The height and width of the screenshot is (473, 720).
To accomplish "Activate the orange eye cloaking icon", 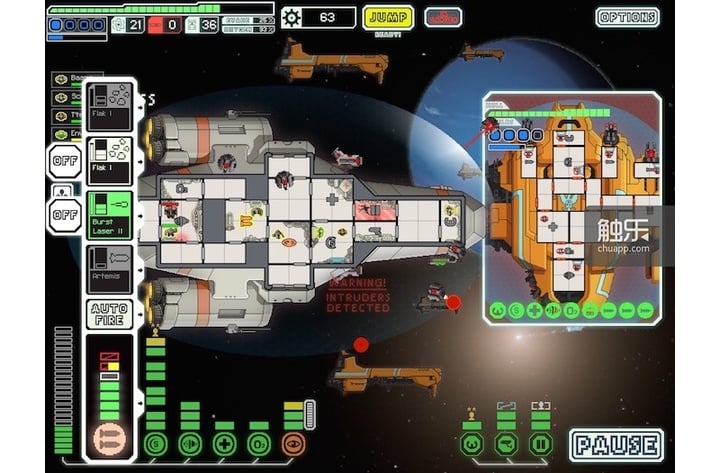I will click(x=292, y=444).
